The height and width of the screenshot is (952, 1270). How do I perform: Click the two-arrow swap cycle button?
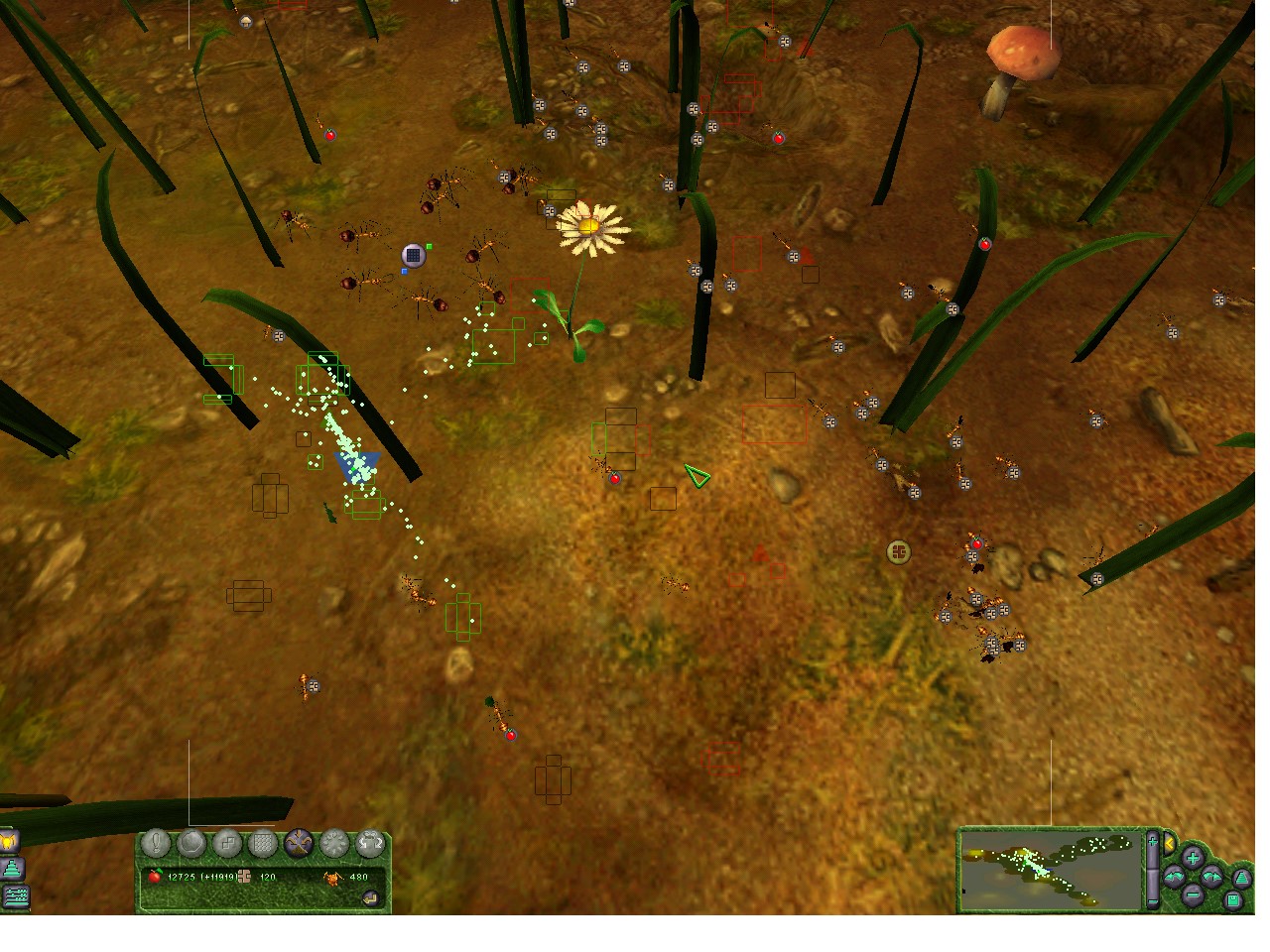370,844
